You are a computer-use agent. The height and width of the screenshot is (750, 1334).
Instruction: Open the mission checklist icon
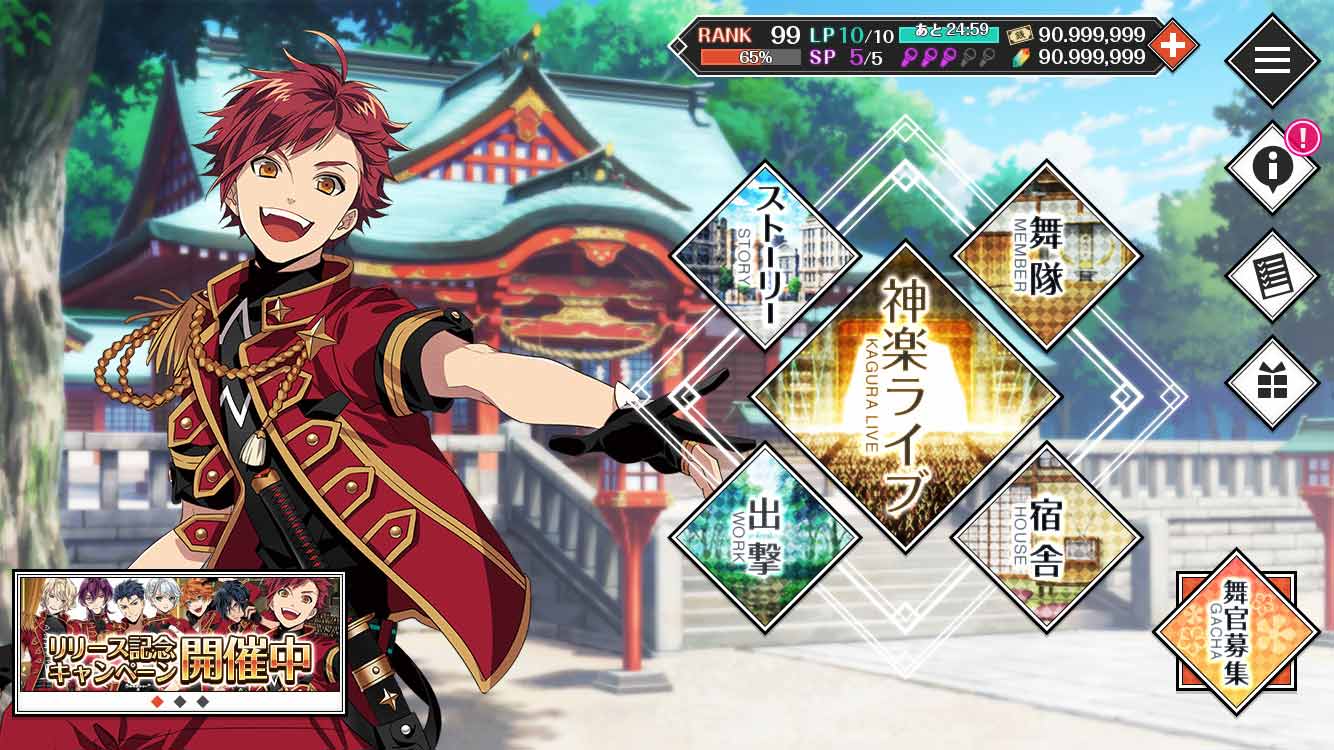[x=1272, y=276]
